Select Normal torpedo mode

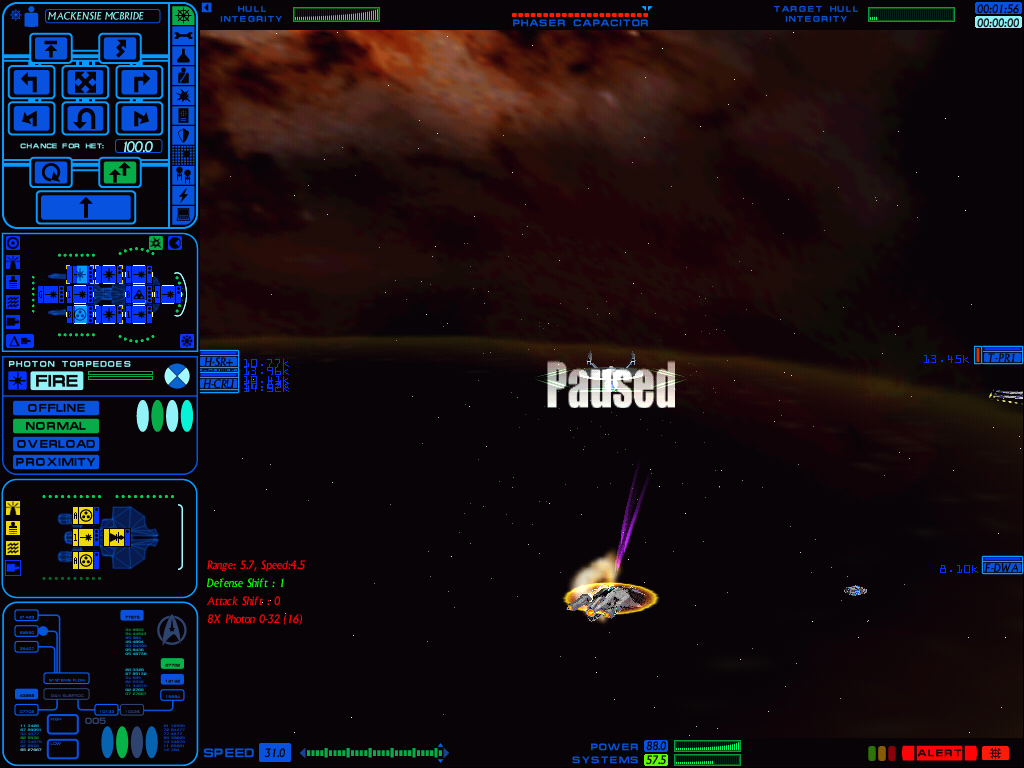coord(56,426)
